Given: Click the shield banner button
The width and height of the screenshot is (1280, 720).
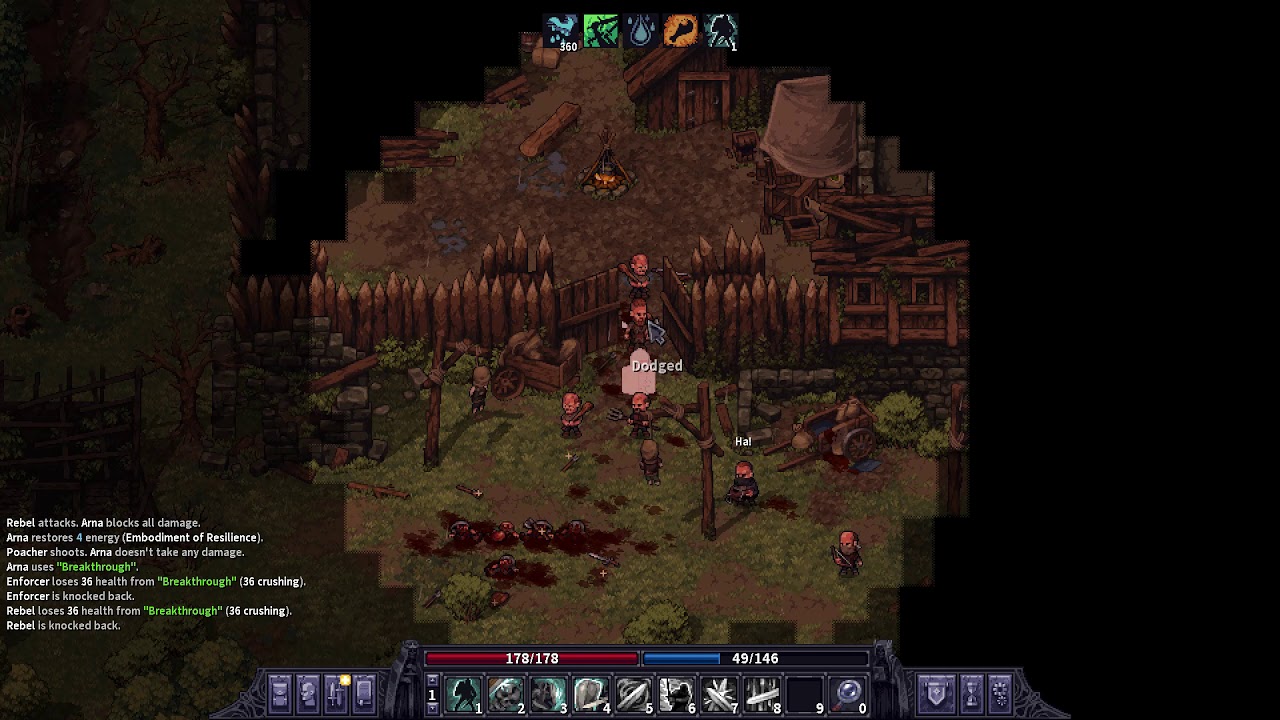Looking at the screenshot, I should [937, 692].
